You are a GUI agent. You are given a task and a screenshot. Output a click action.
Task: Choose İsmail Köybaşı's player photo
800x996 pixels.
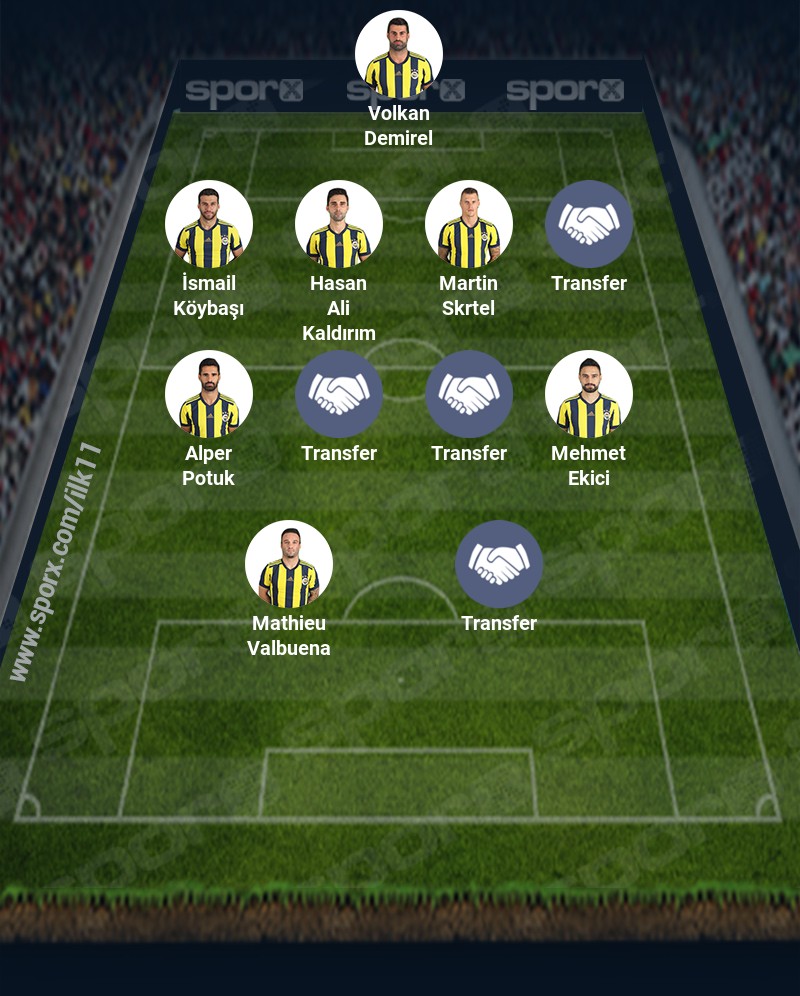coord(209,224)
